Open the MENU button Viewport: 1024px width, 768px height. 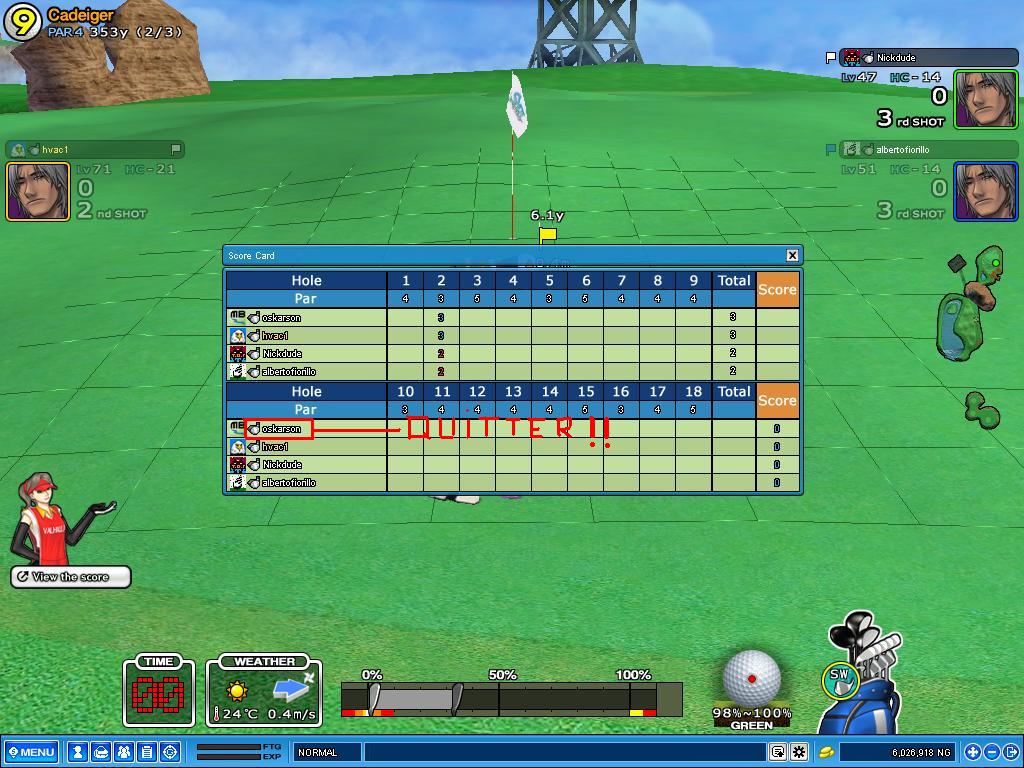(31, 752)
